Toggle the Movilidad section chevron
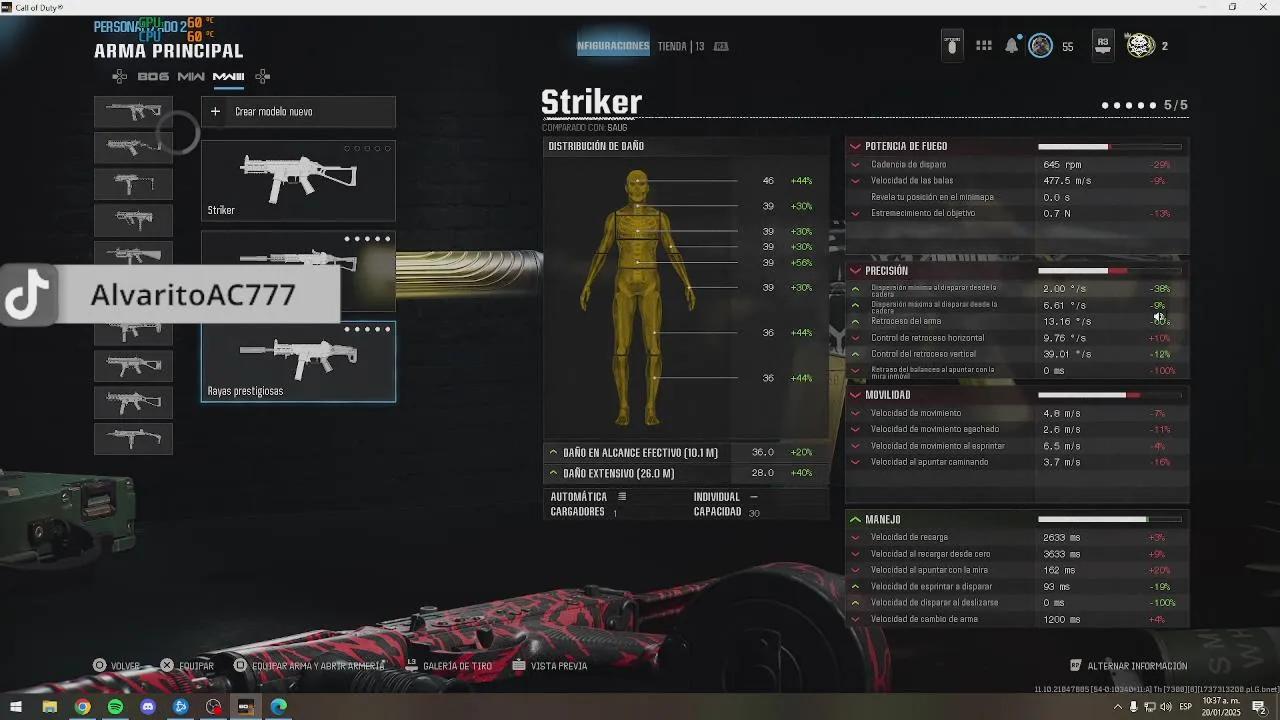This screenshot has width=1280, height=720. pyautogui.click(x=856, y=394)
